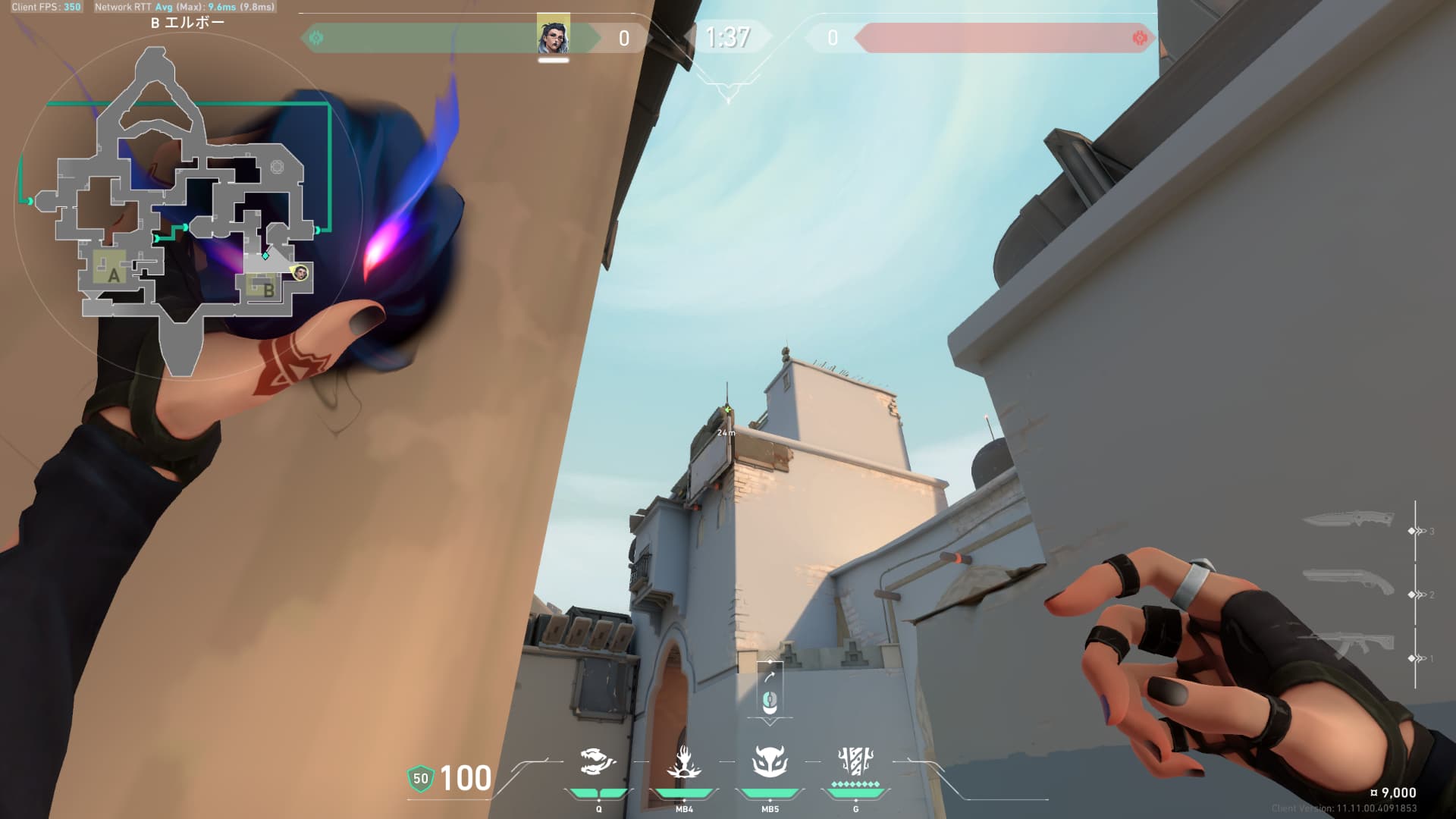Switch to the Shorty sidearm
The image size is (1456, 819).
tap(1348, 584)
